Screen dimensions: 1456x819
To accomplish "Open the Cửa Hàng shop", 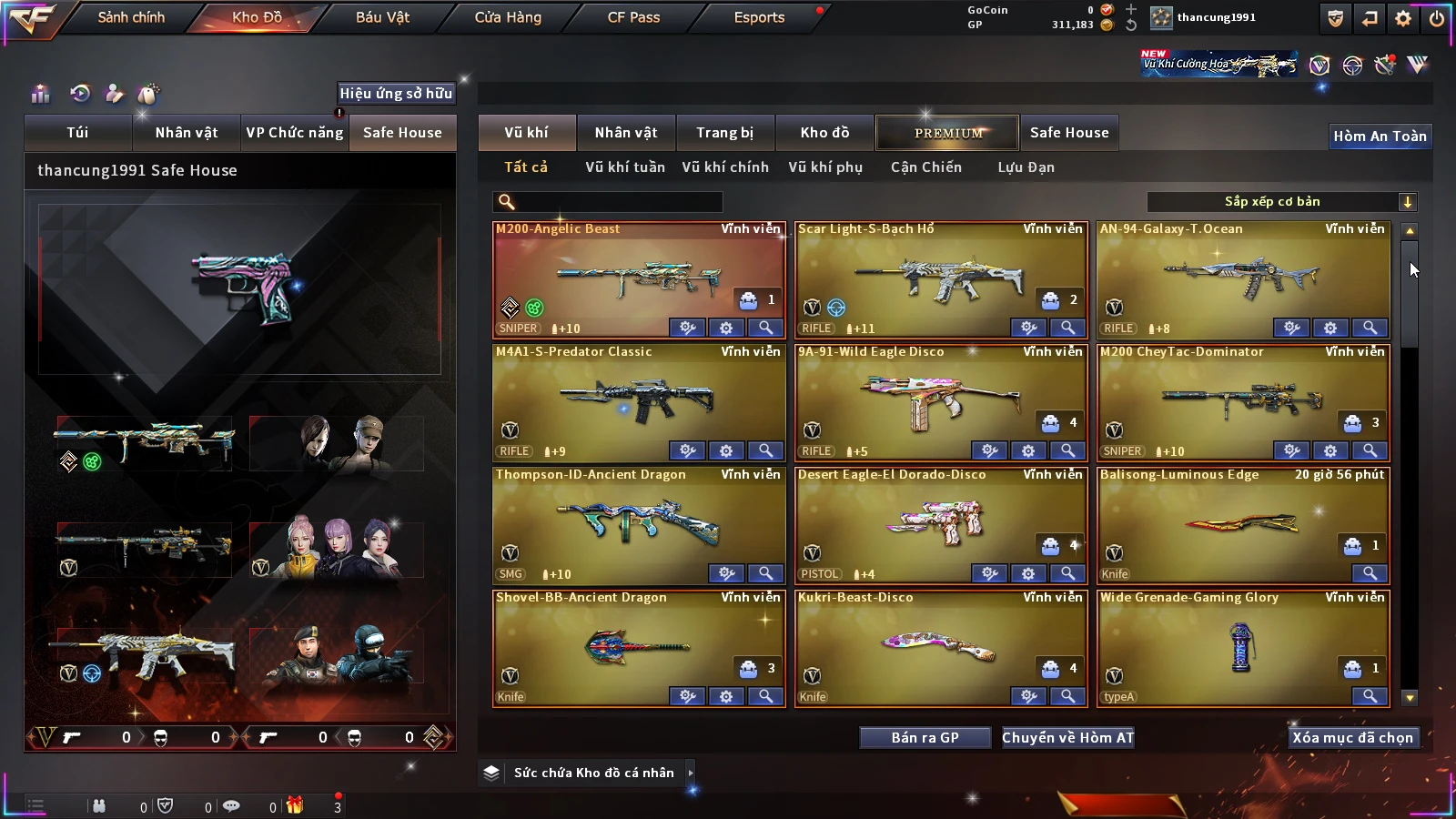I will click(508, 17).
